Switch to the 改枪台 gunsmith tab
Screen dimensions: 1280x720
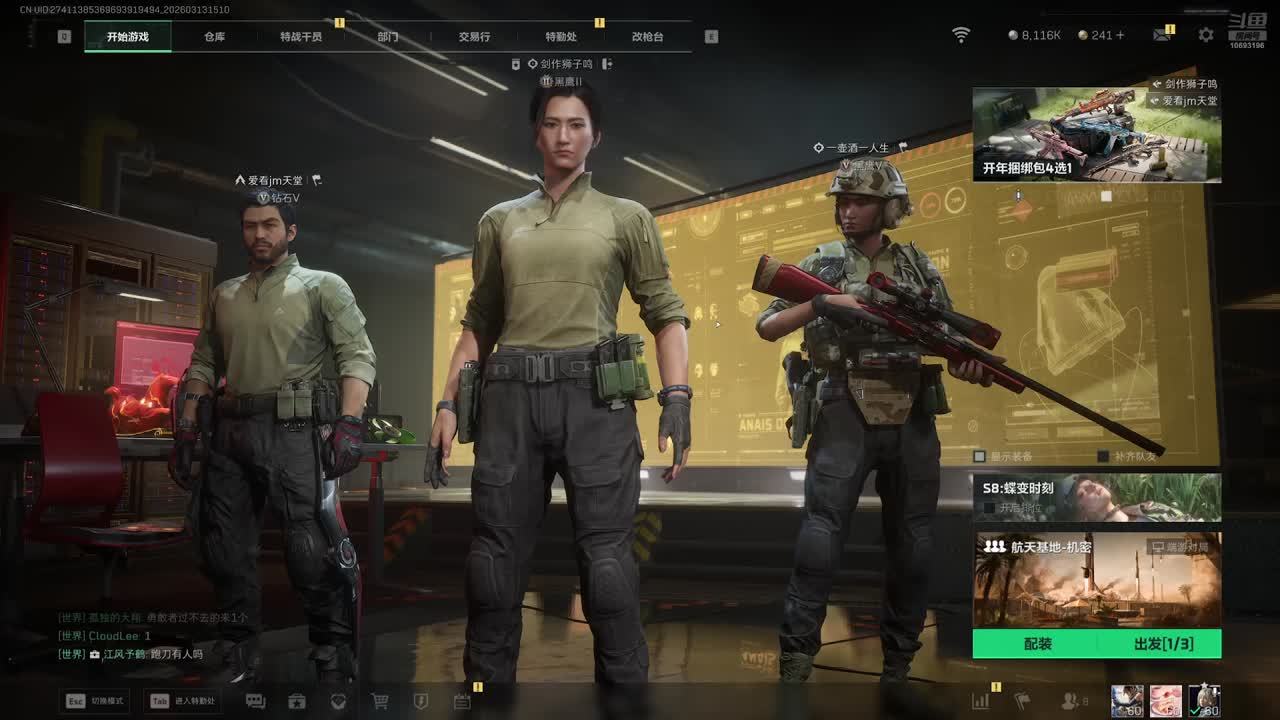click(x=647, y=37)
